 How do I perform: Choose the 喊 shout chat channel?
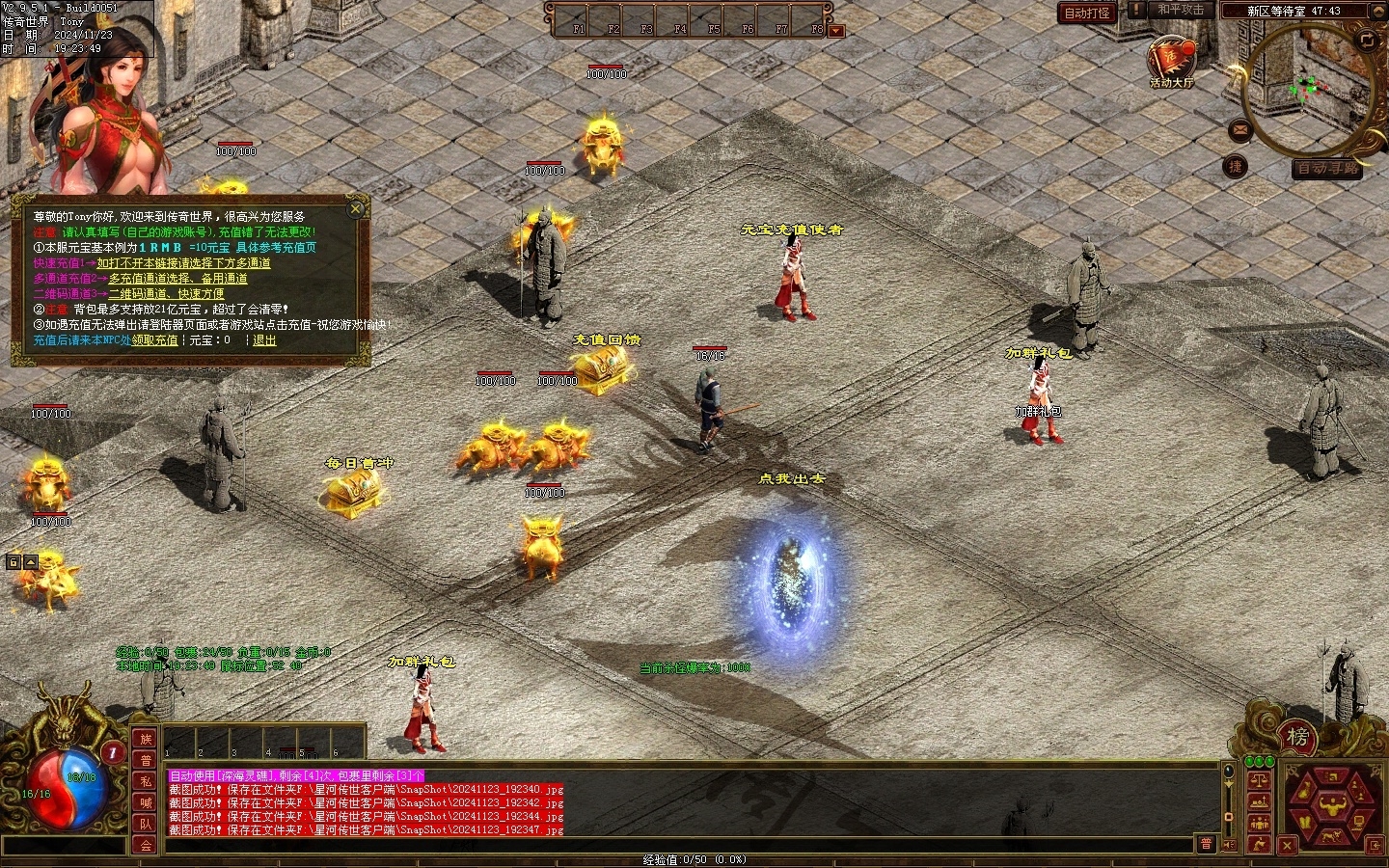coord(146,802)
